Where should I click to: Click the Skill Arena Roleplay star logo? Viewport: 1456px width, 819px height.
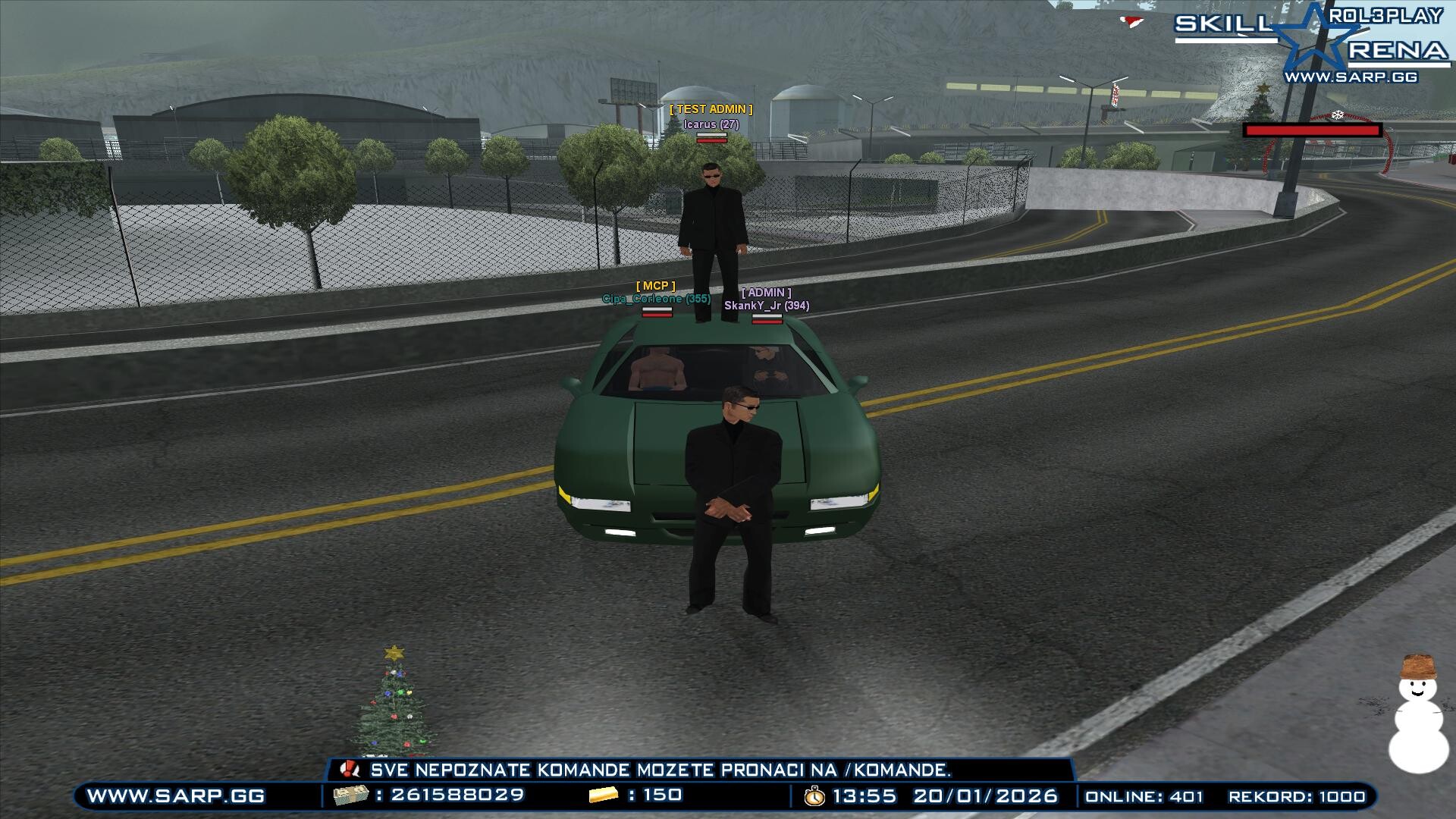1321,39
